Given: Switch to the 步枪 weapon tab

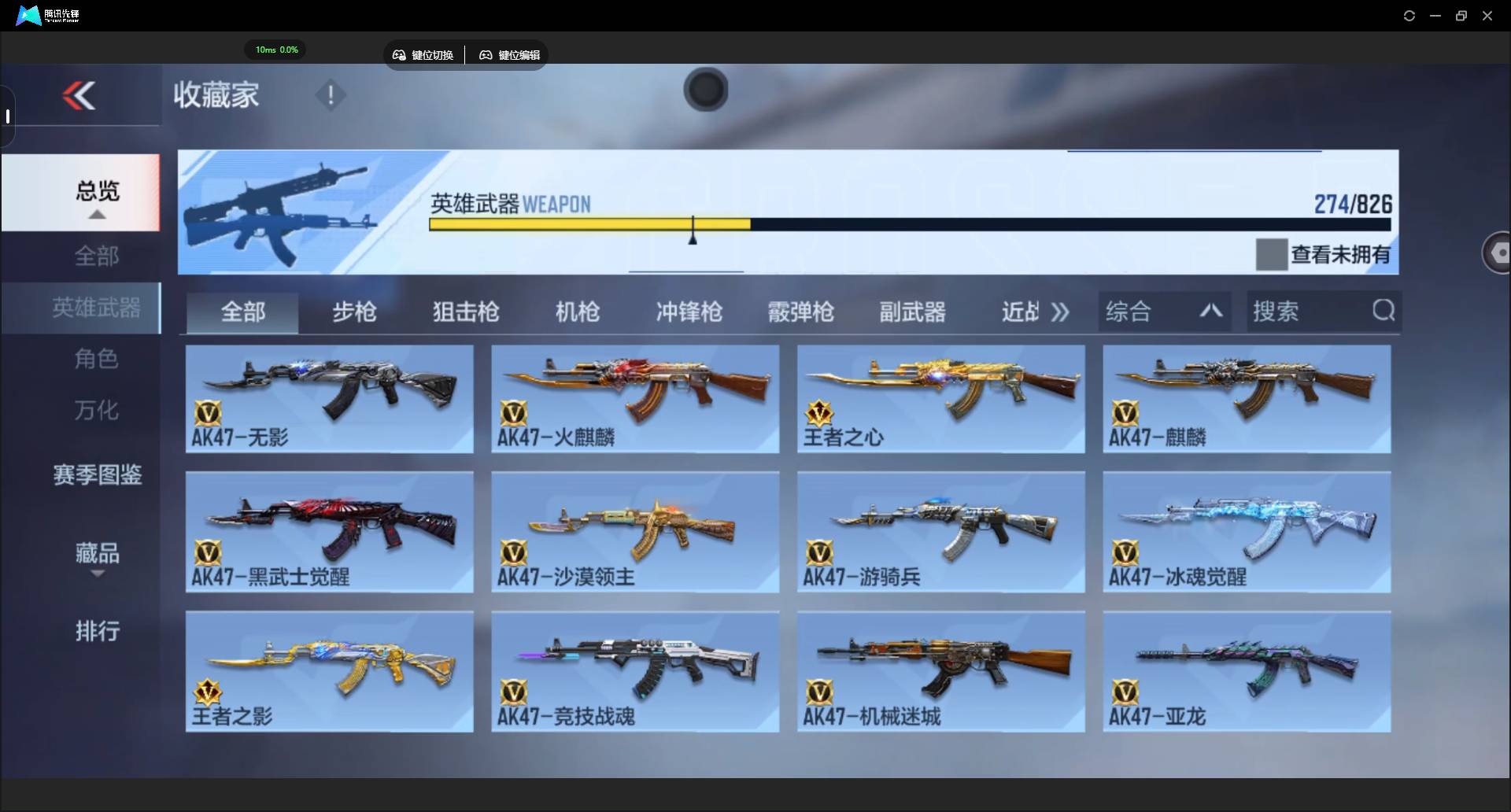Looking at the screenshot, I should click(x=354, y=312).
